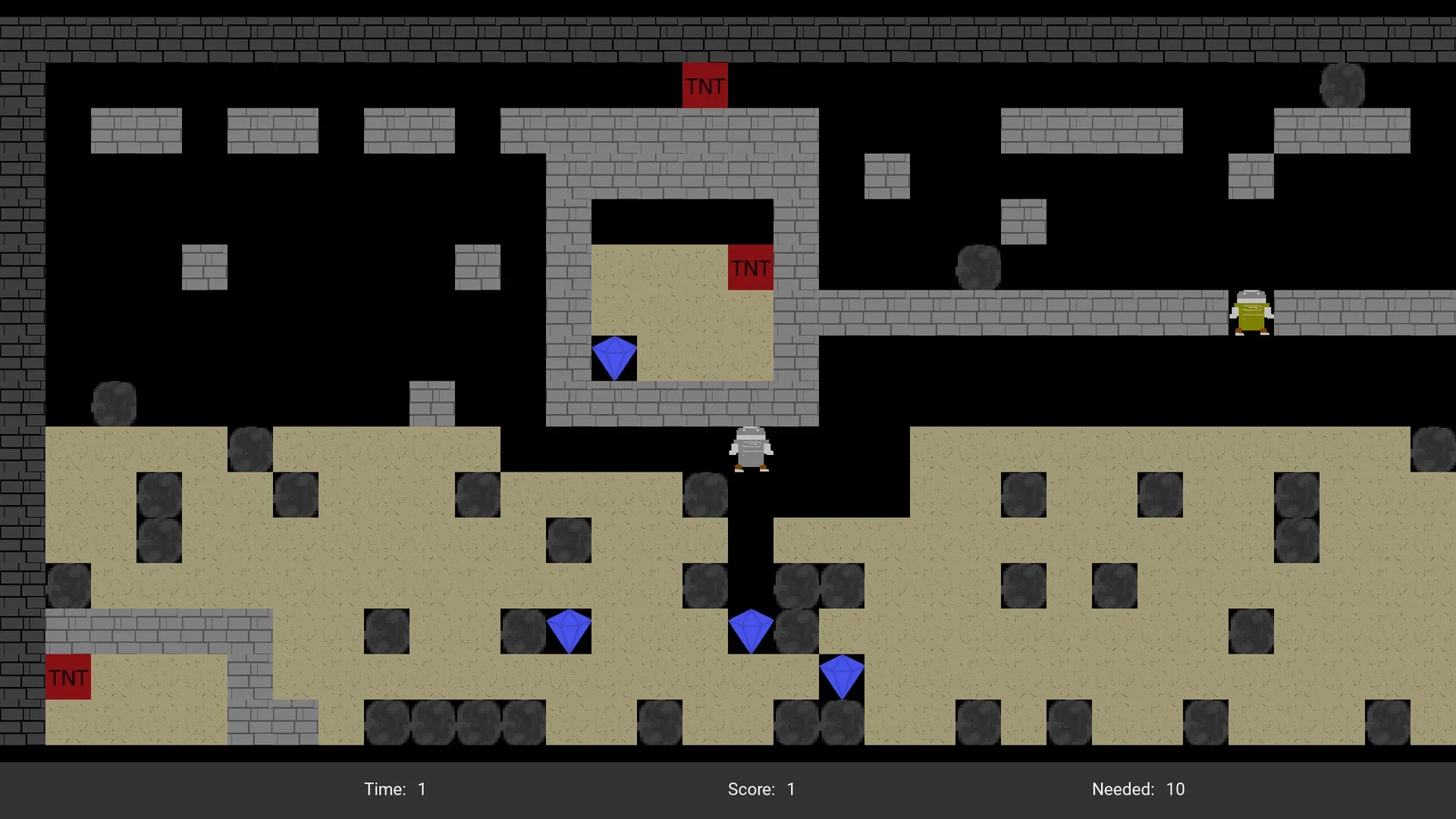Screen dimensions: 1456x819
Task: Click the horizontal brick walkway on the right
Action: coord(1062,311)
